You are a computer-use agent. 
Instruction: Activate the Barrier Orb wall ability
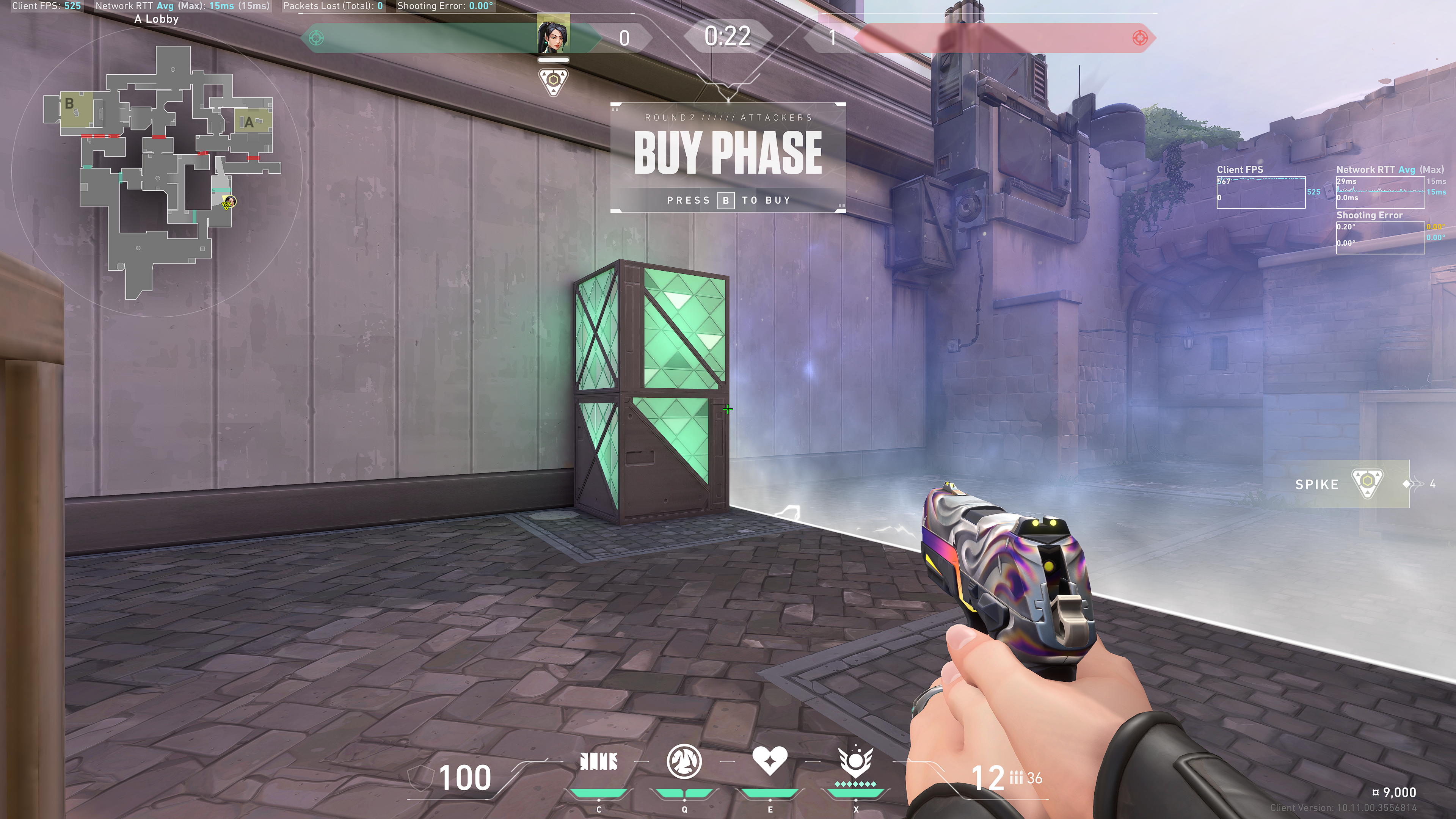tap(599, 762)
